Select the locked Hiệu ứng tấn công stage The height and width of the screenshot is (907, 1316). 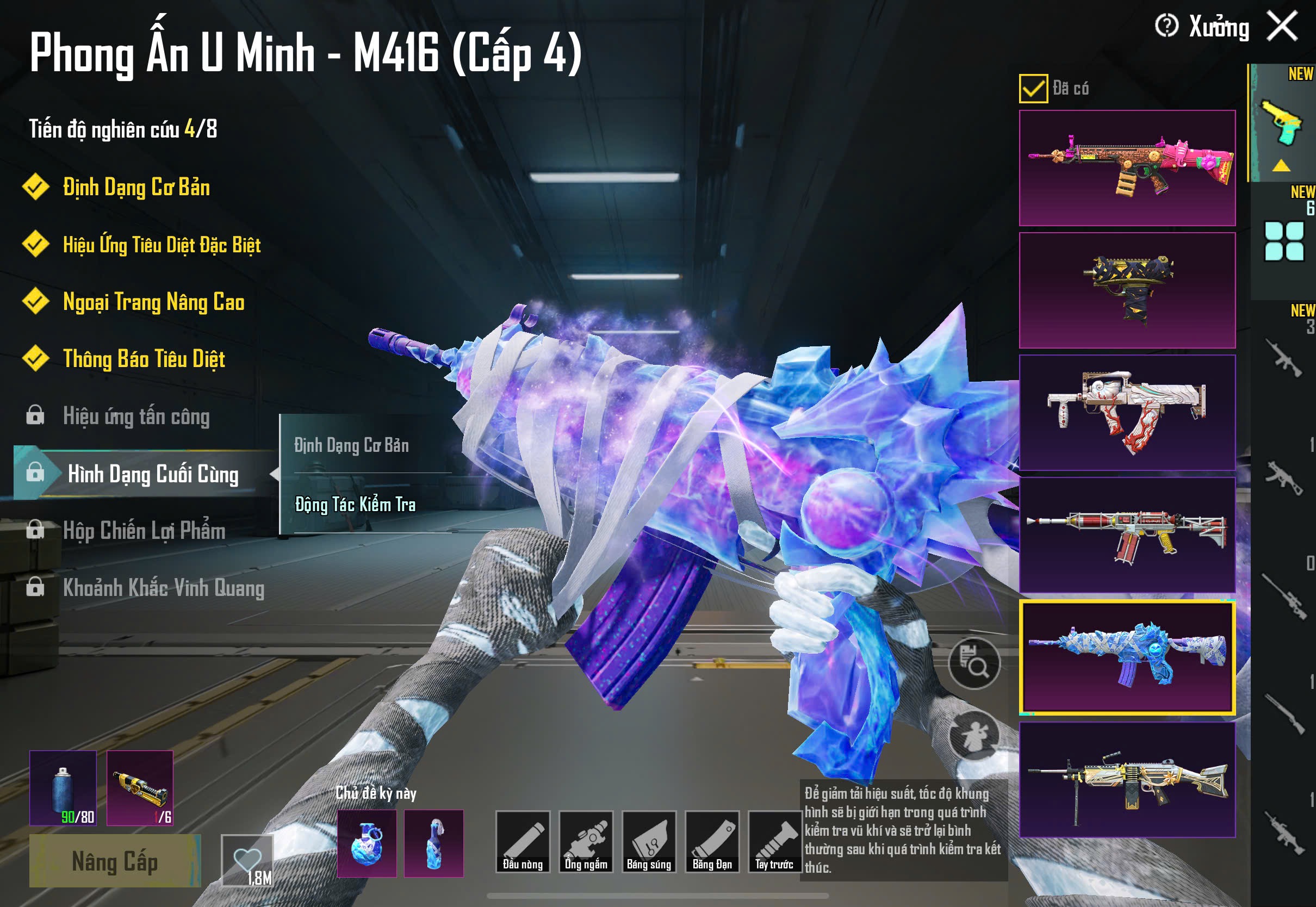136,417
